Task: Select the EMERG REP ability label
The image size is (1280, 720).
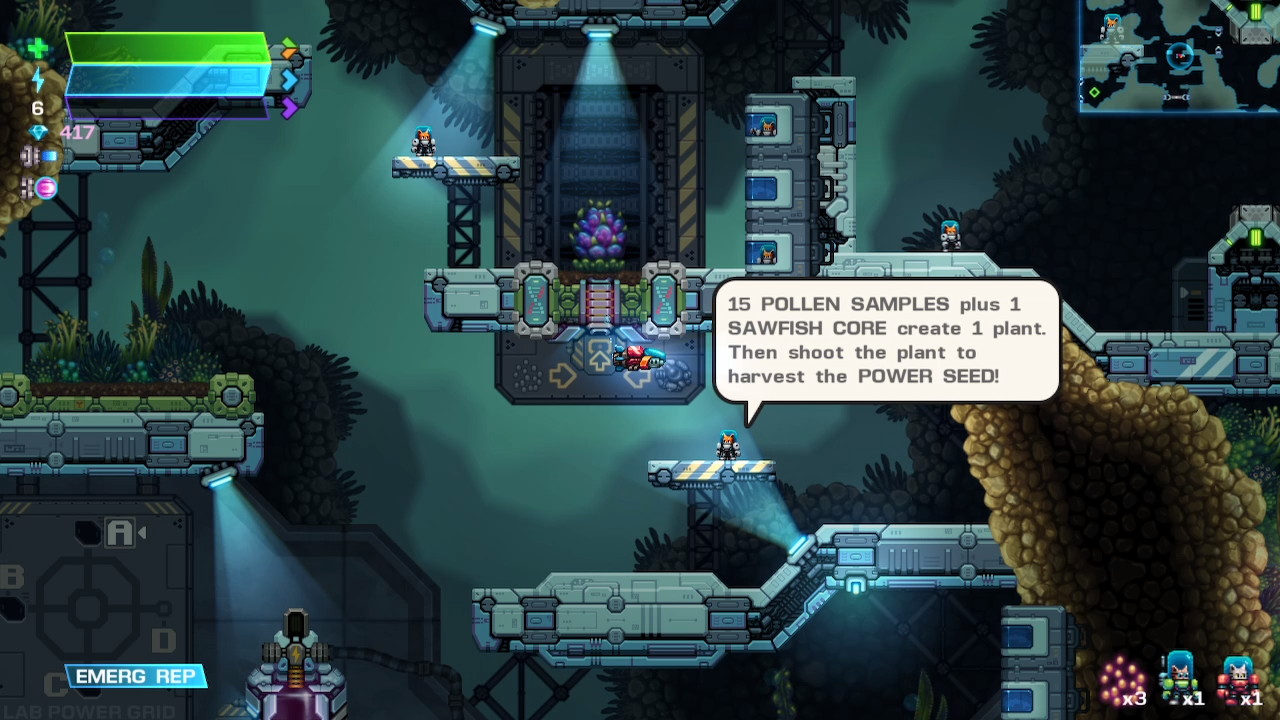Action: coord(136,677)
